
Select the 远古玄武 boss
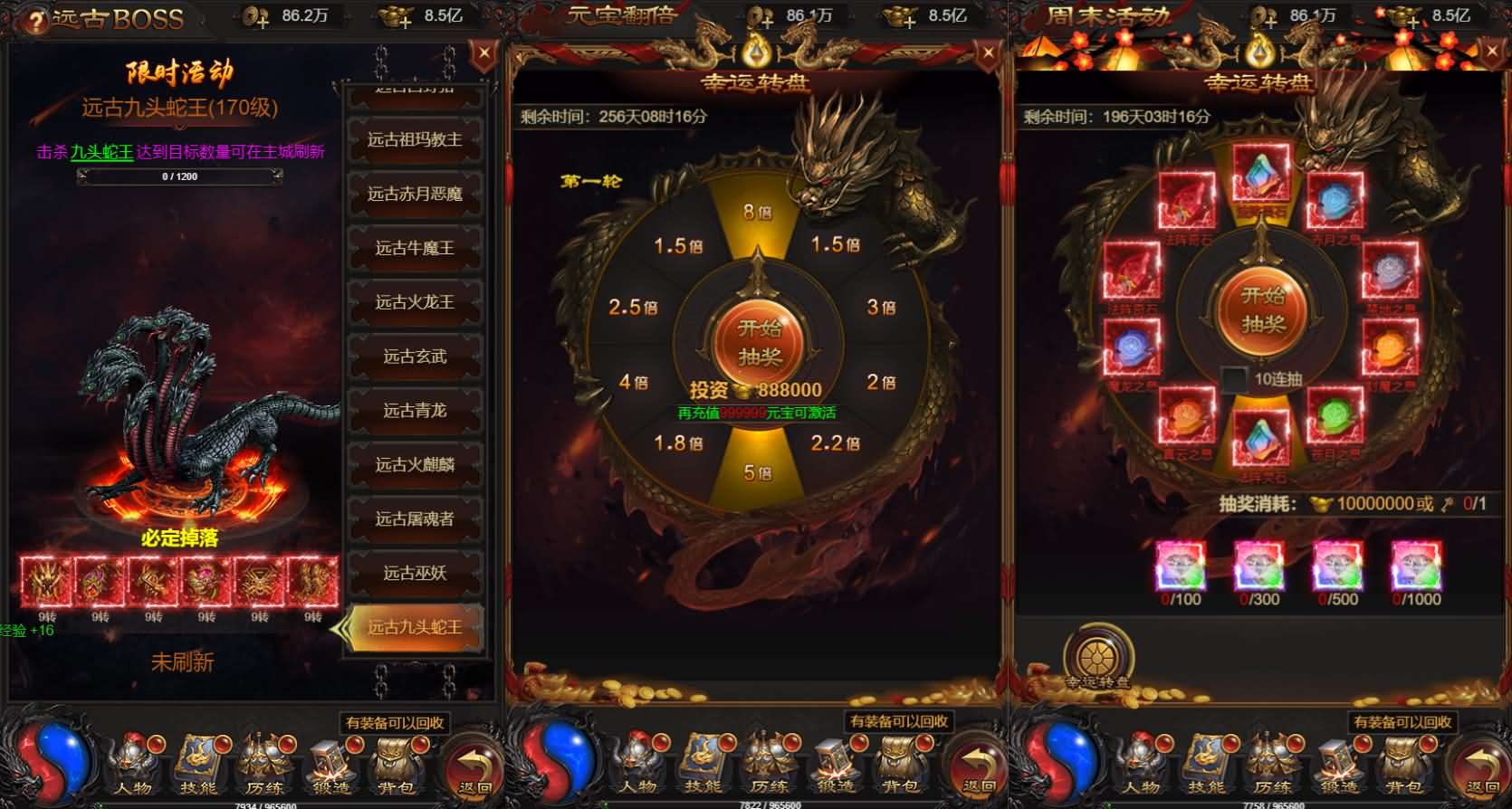[x=415, y=357]
